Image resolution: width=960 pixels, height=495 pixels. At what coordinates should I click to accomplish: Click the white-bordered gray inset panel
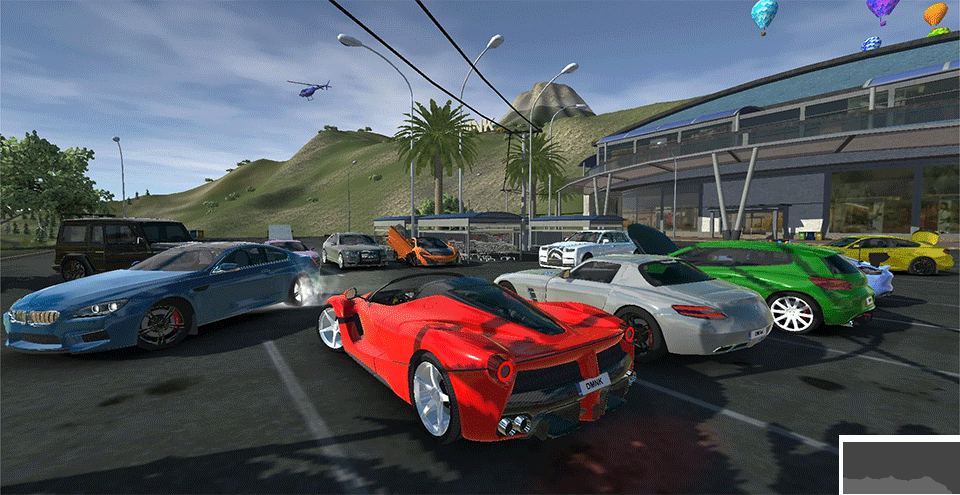coord(900,467)
